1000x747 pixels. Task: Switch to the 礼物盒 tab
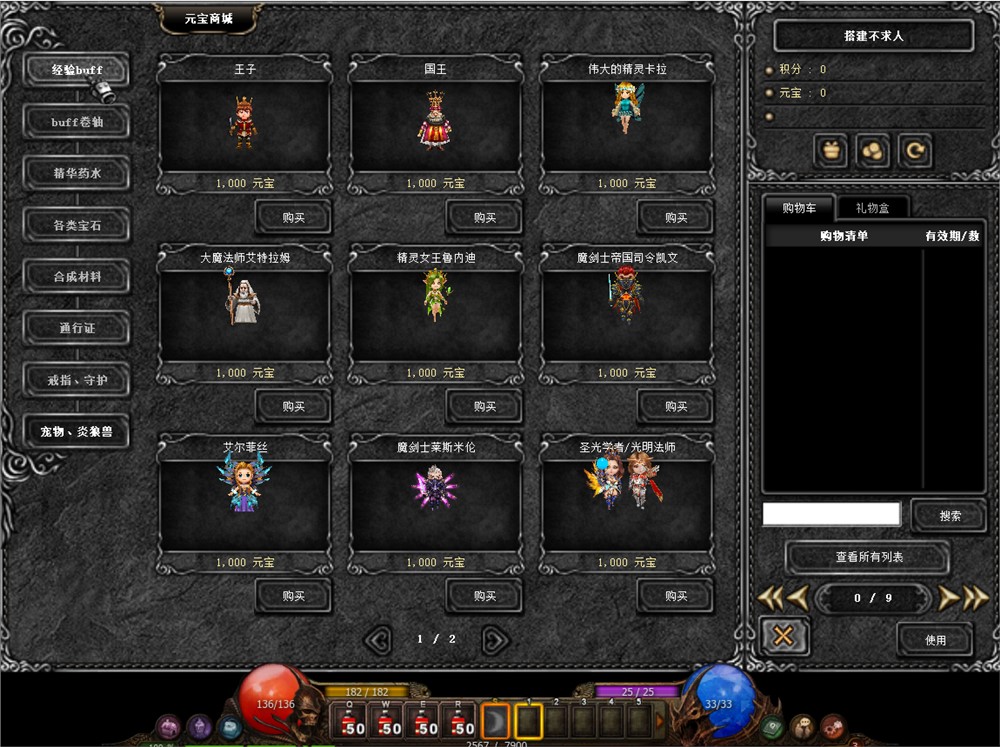[867, 208]
